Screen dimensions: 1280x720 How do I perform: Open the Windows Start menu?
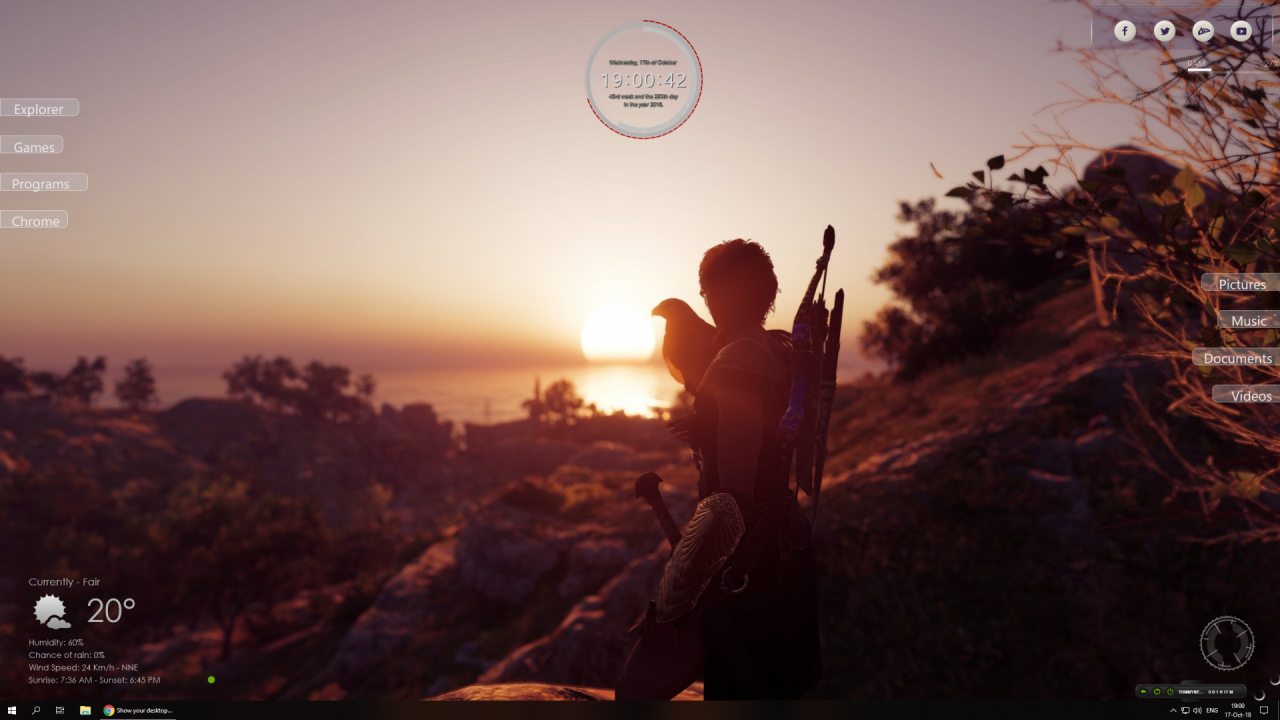pos(12,710)
